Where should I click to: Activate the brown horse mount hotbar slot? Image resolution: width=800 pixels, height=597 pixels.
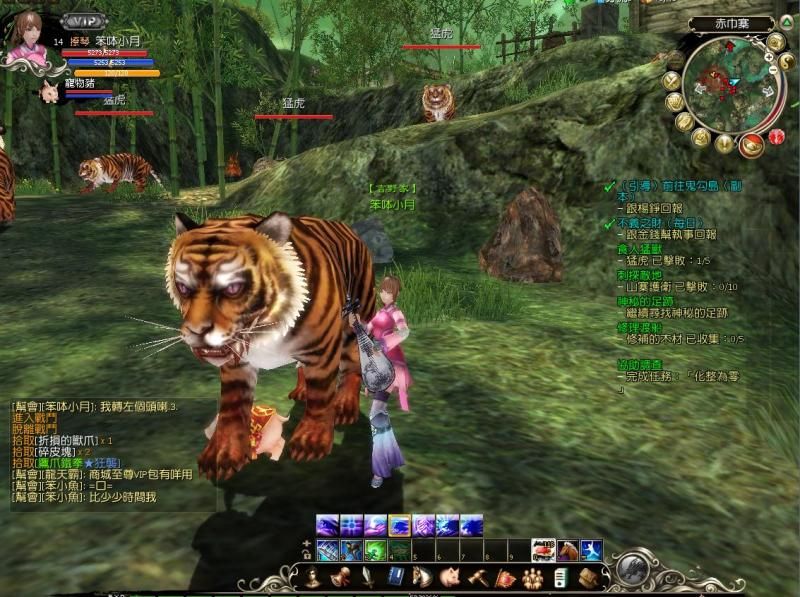click(x=566, y=550)
